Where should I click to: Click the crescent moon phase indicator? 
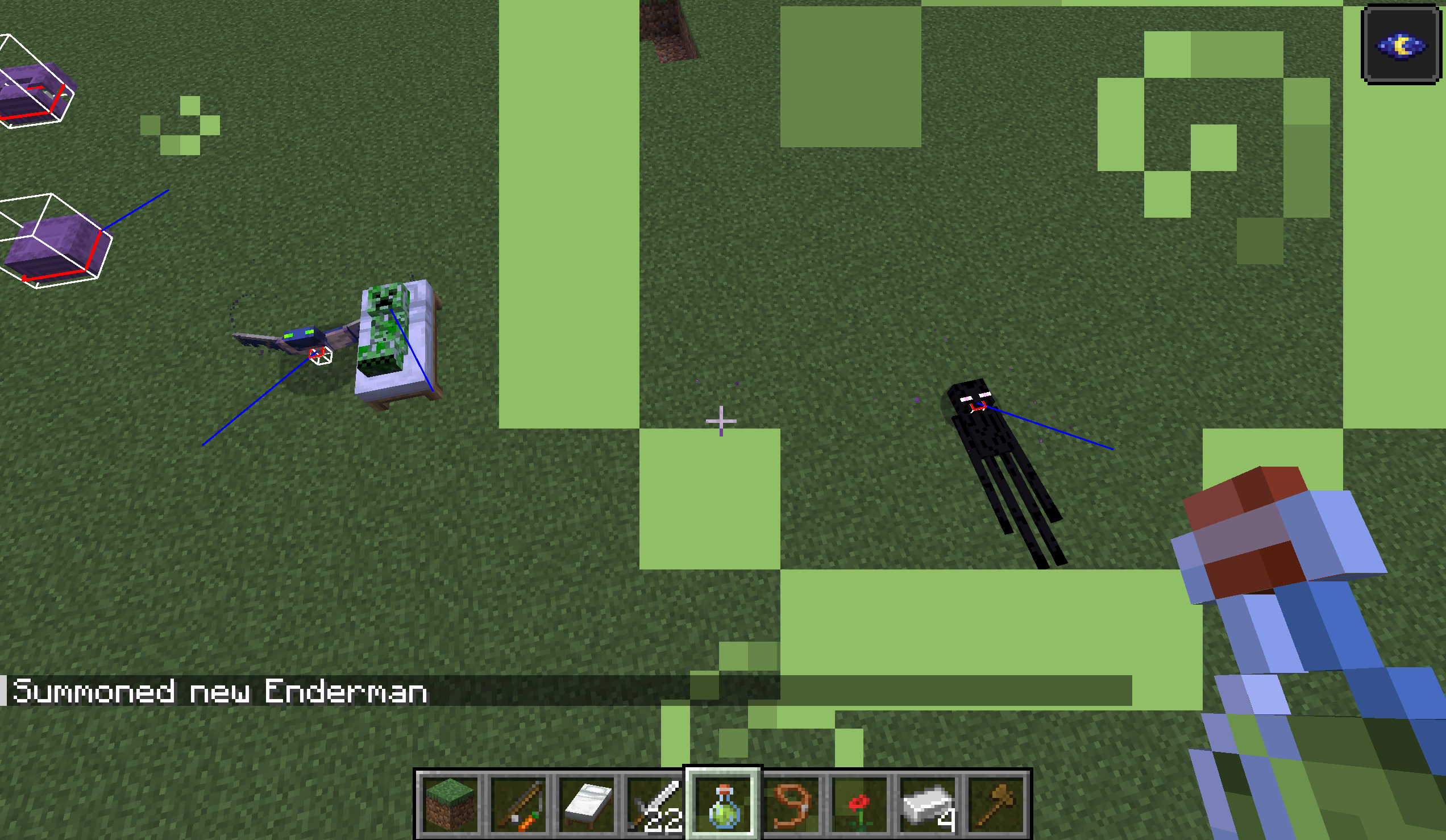tap(1402, 45)
